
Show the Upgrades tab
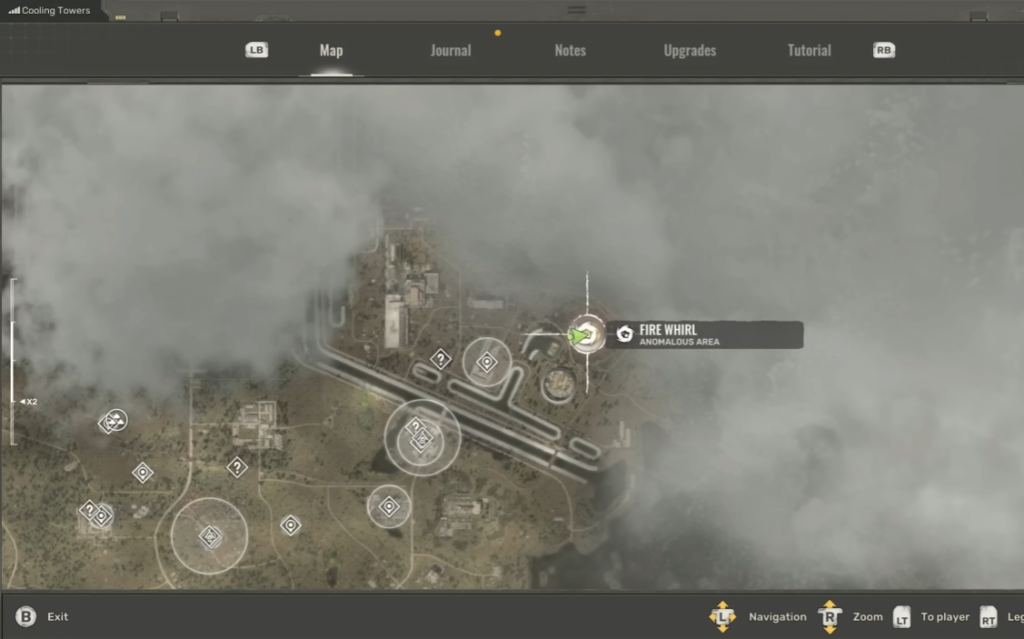tap(689, 51)
